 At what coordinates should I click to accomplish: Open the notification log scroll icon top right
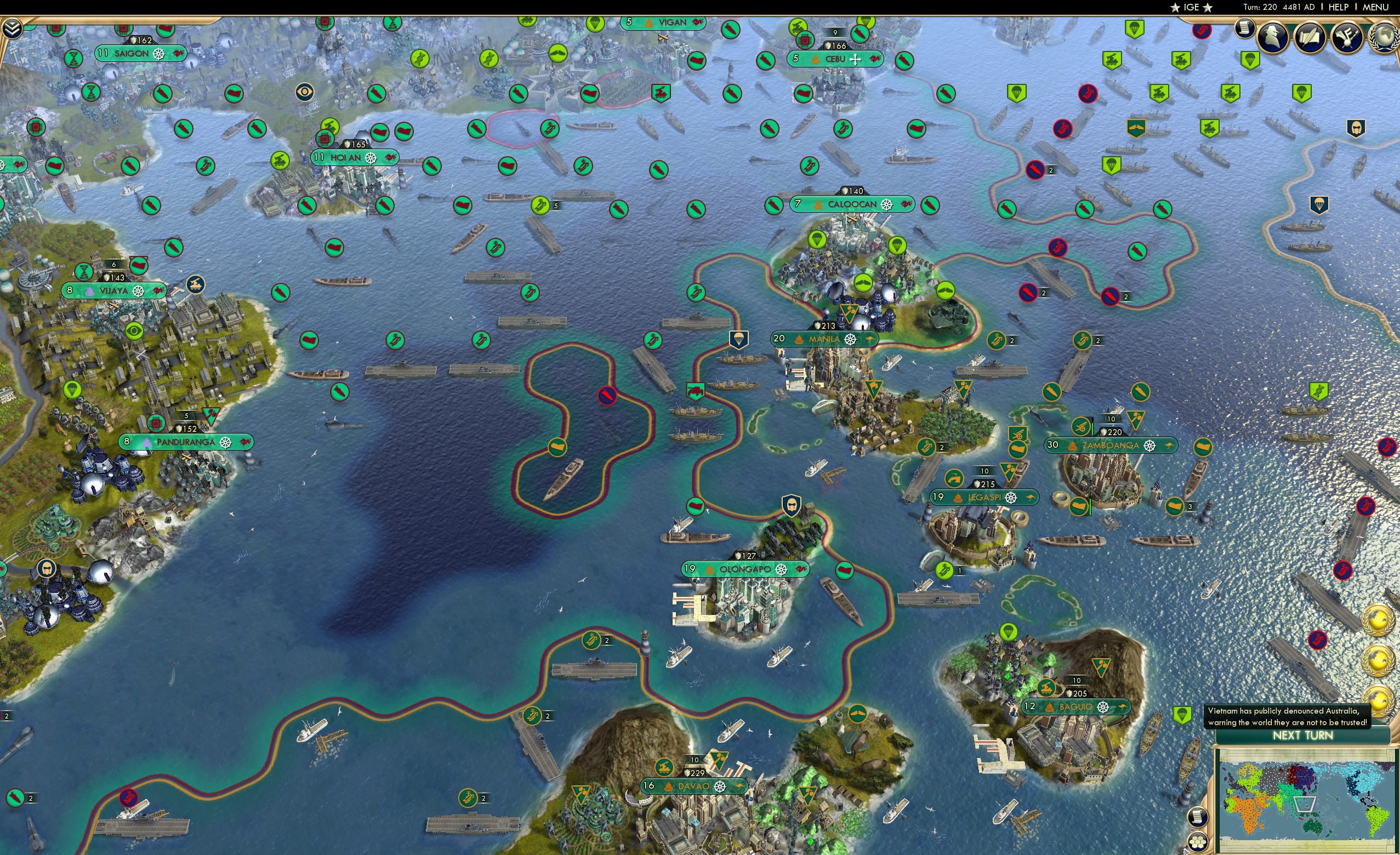(1244, 30)
